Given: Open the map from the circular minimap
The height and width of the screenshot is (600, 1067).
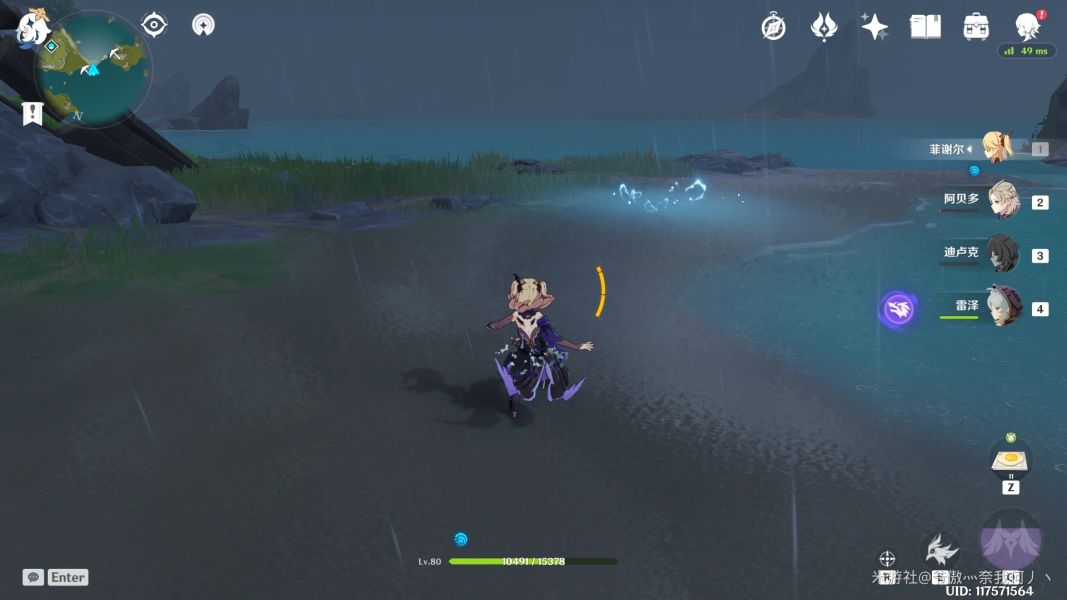Looking at the screenshot, I should click(93, 68).
